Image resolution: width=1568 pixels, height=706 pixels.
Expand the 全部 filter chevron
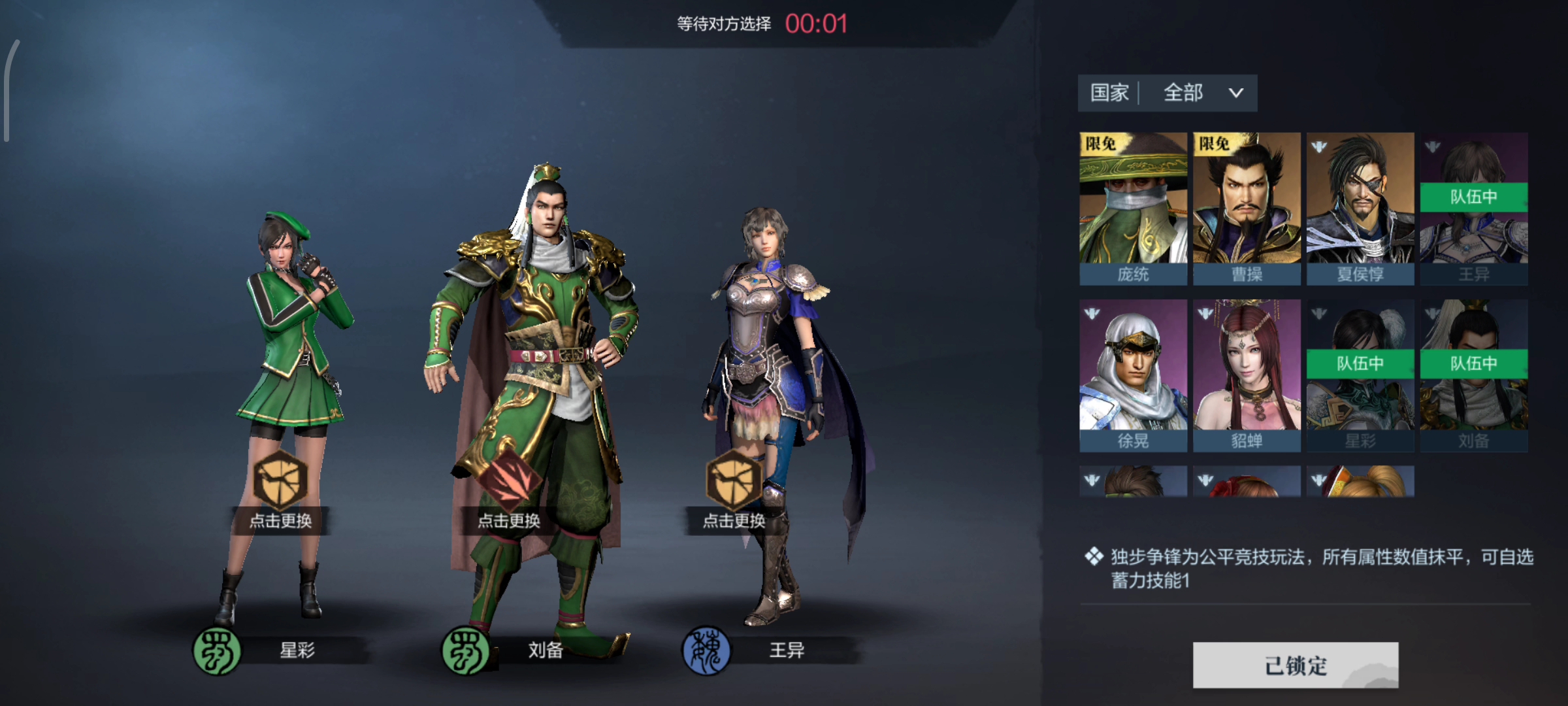(1235, 93)
